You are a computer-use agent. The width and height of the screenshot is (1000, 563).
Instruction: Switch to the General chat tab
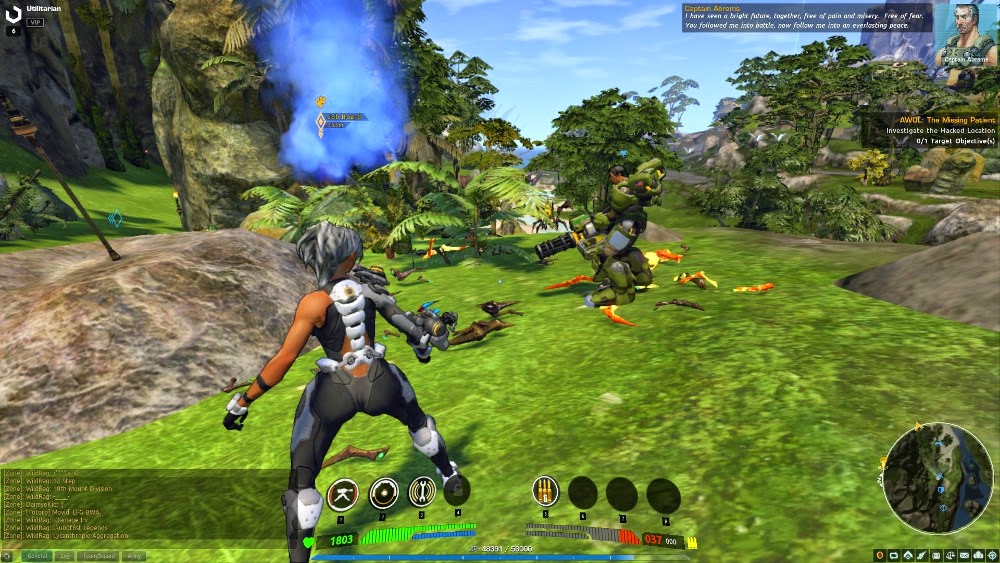pos(38,555)
